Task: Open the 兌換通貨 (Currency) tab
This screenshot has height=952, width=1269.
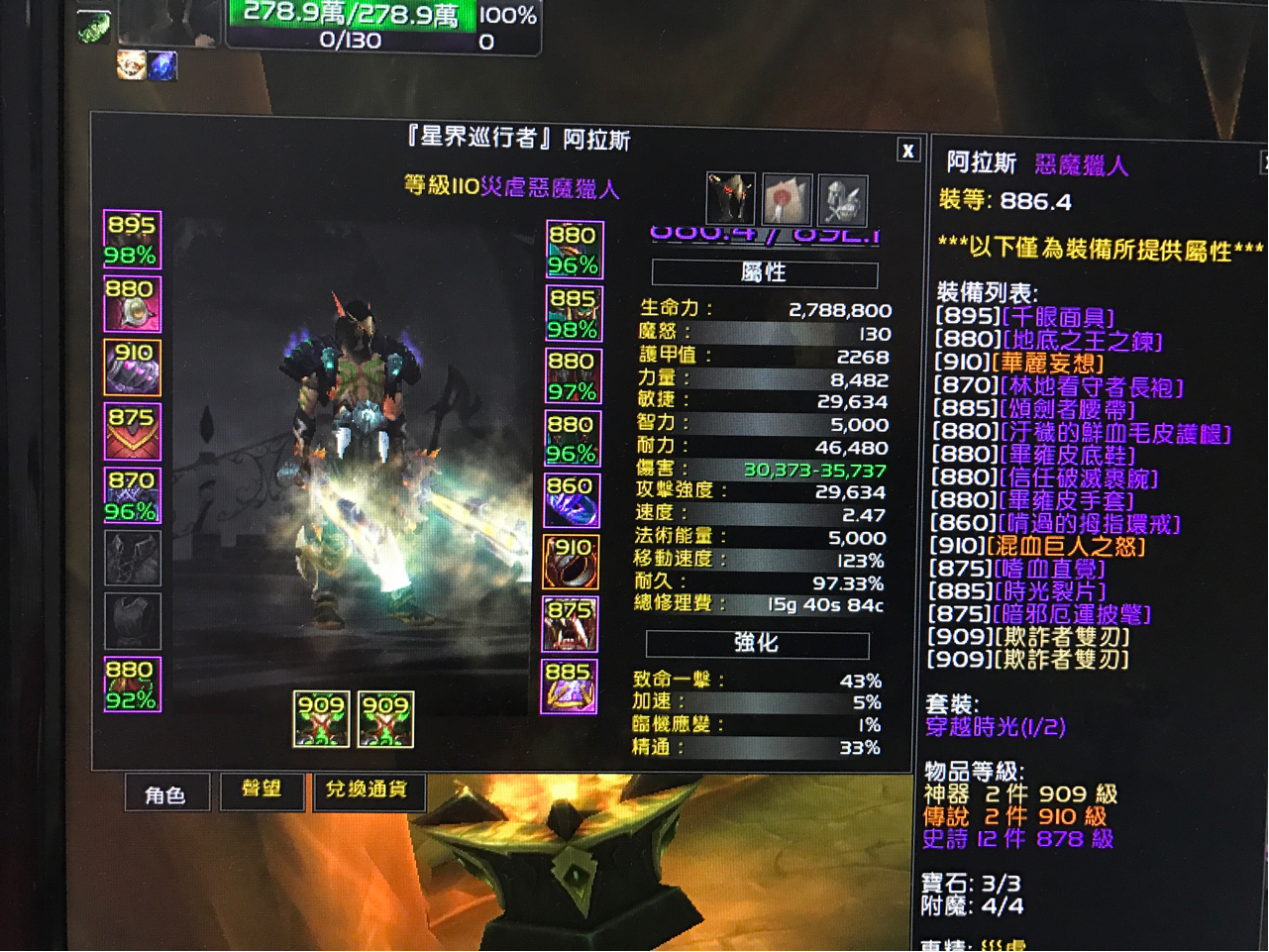Action: [x=370, y=793]
